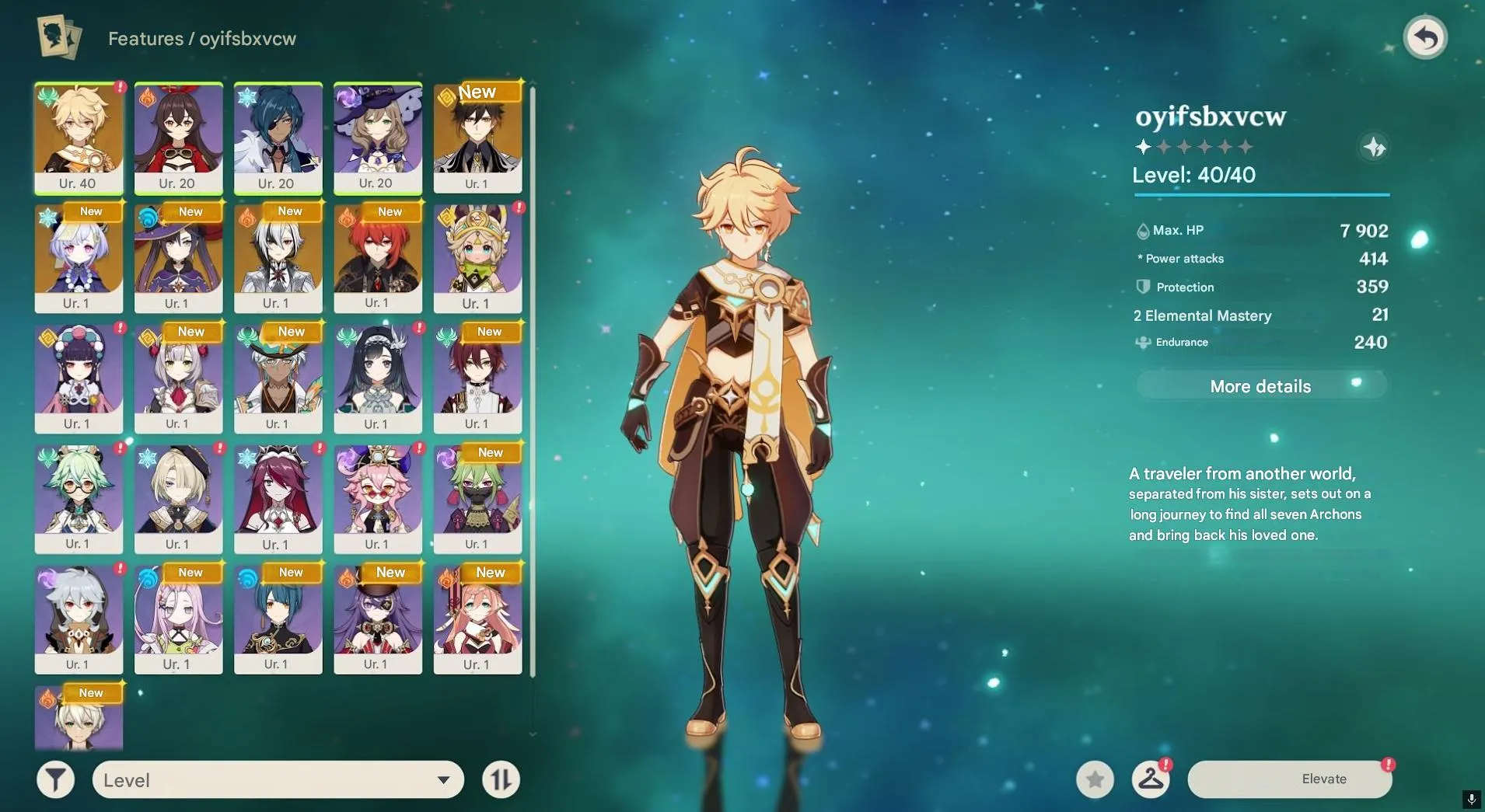This screenshot has height=812, width=1485.
Task: Open the character filter funnel icon
Action: click(x=55, y=779)
